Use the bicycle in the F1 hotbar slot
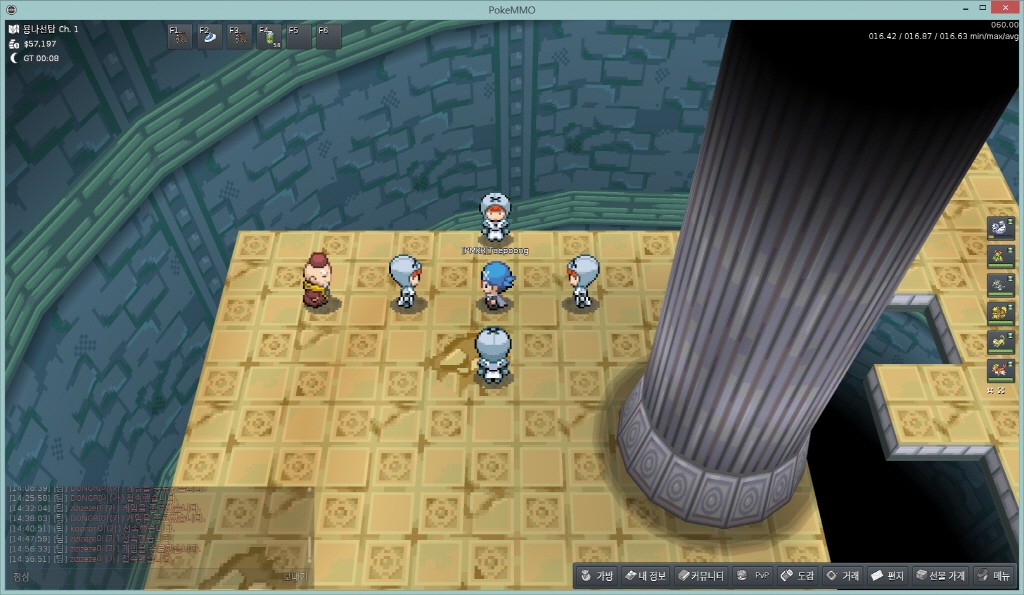 (180, 37)
